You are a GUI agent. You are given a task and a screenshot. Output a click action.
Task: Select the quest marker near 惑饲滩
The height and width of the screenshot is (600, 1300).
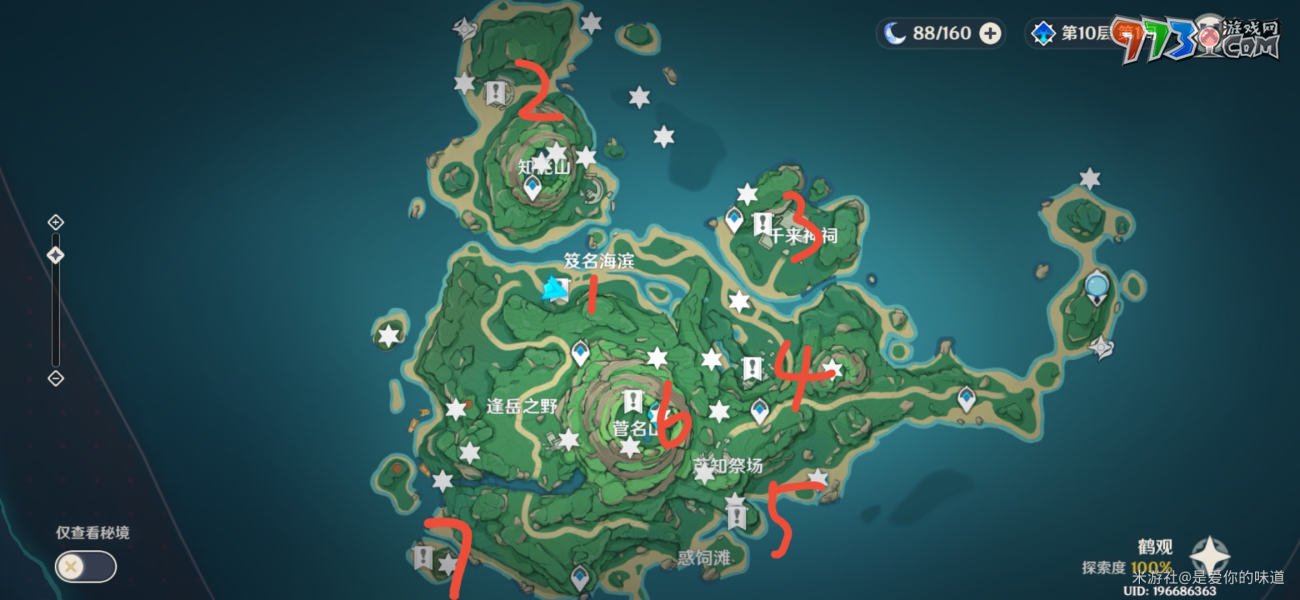click(x=737, y=517)
